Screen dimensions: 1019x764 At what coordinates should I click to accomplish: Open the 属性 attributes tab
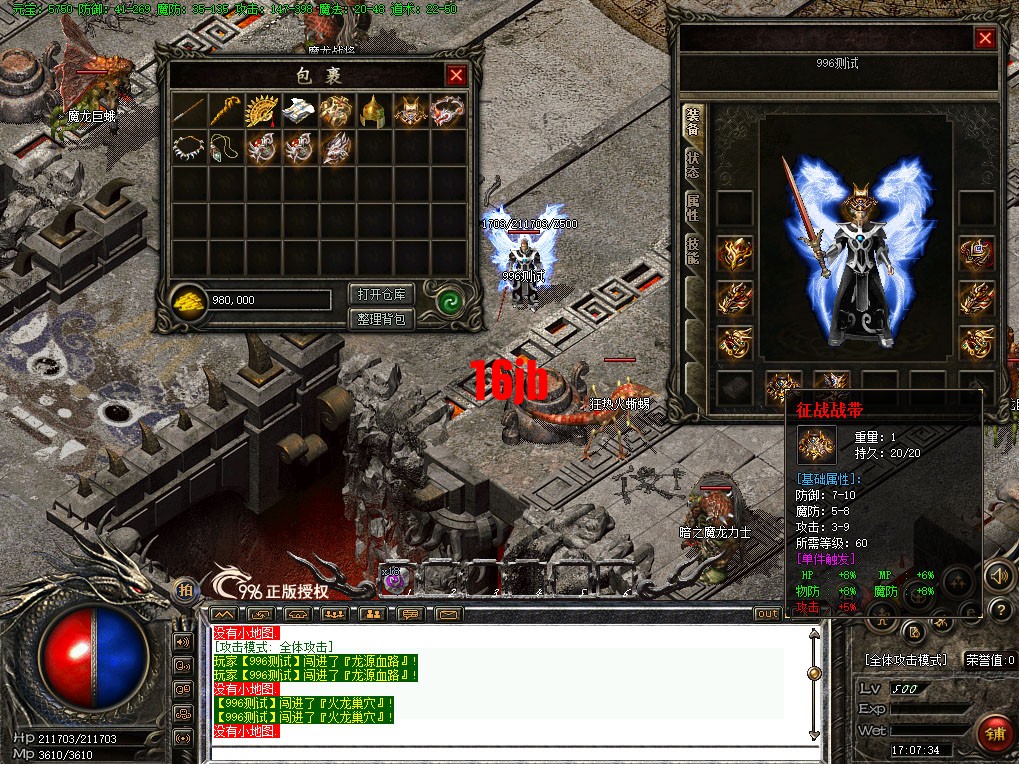pyautogui.click(x=692, y=208)
